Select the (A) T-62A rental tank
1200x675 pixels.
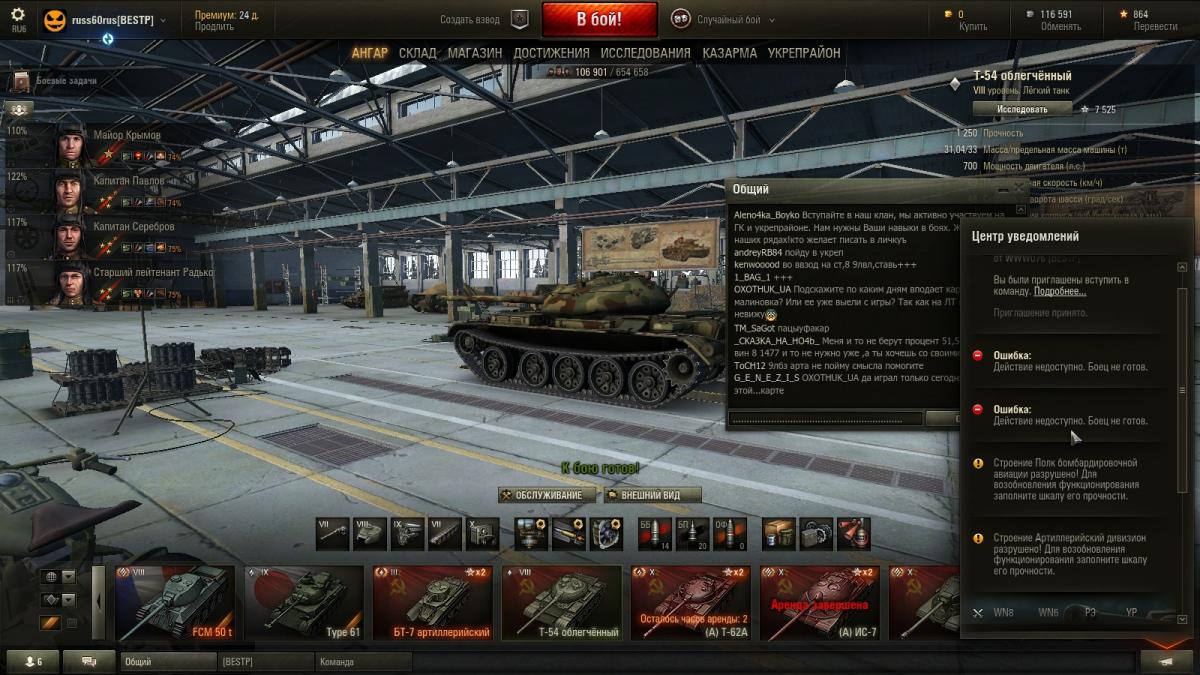pos(690,602)
